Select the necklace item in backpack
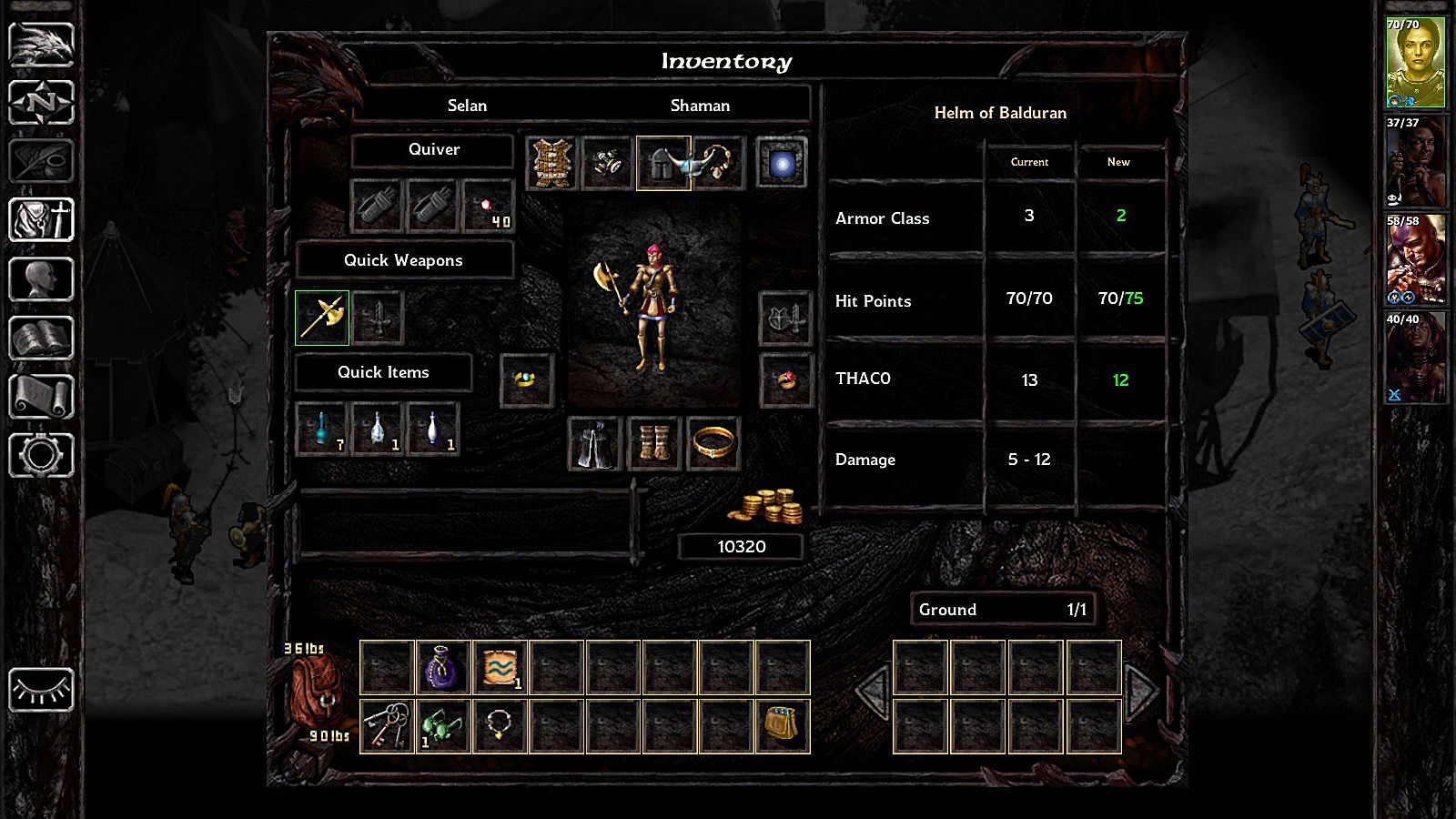The width and height of the screenshot is (1456, 819). click(500, 726)
